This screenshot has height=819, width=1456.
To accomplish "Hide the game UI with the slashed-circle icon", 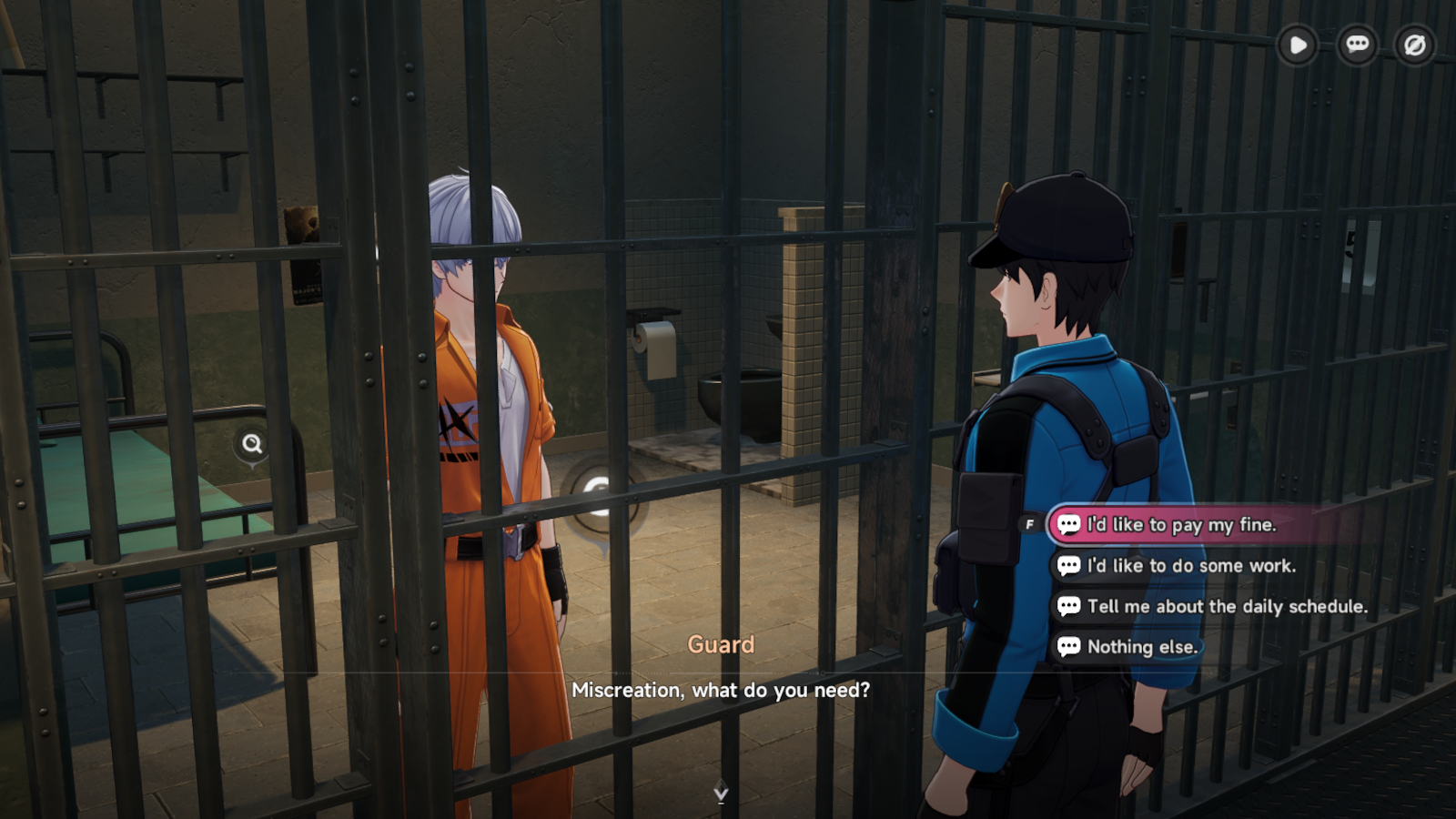I will point(1413,45).
